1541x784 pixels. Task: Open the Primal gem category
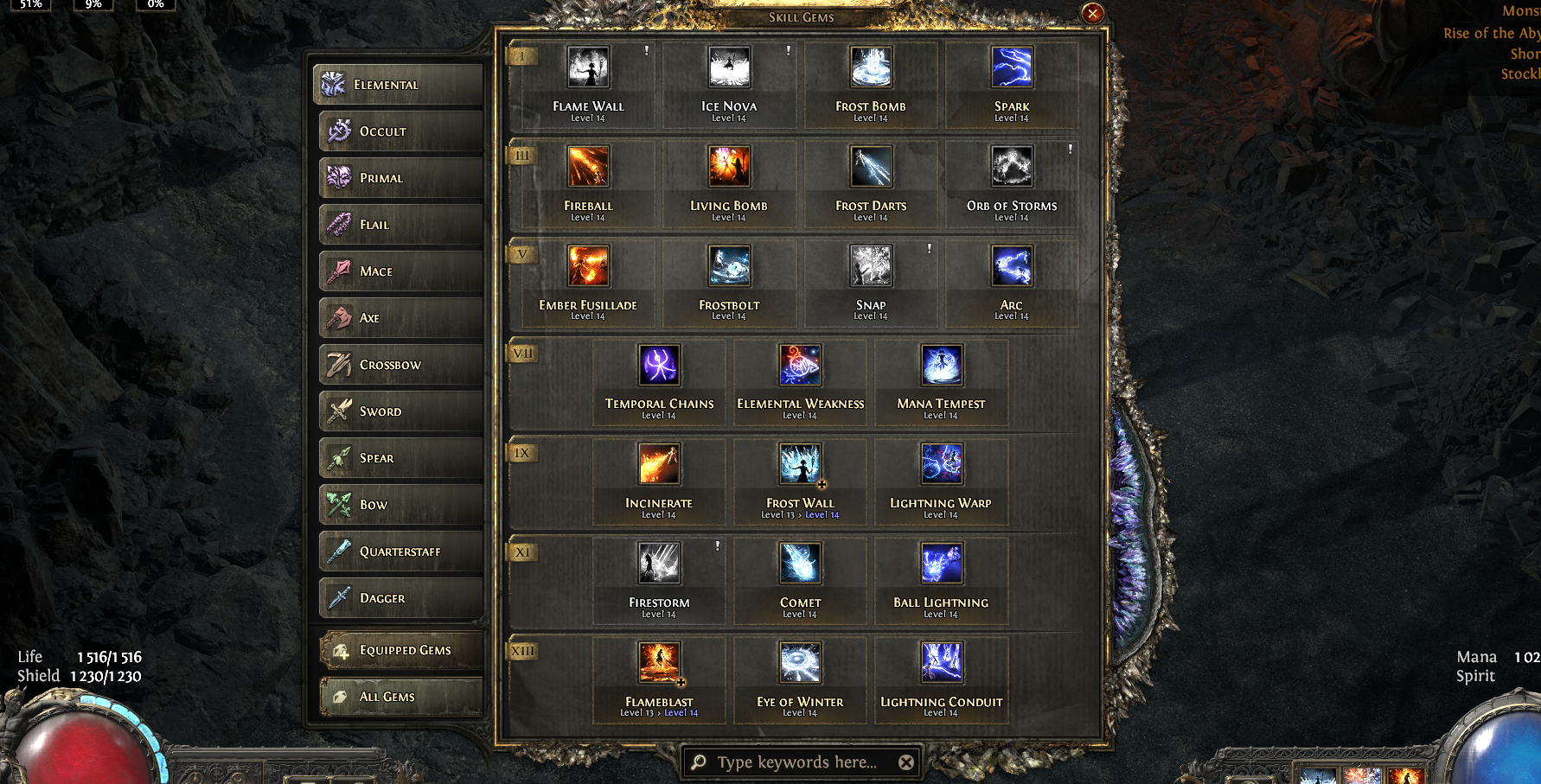click(400, 178)
